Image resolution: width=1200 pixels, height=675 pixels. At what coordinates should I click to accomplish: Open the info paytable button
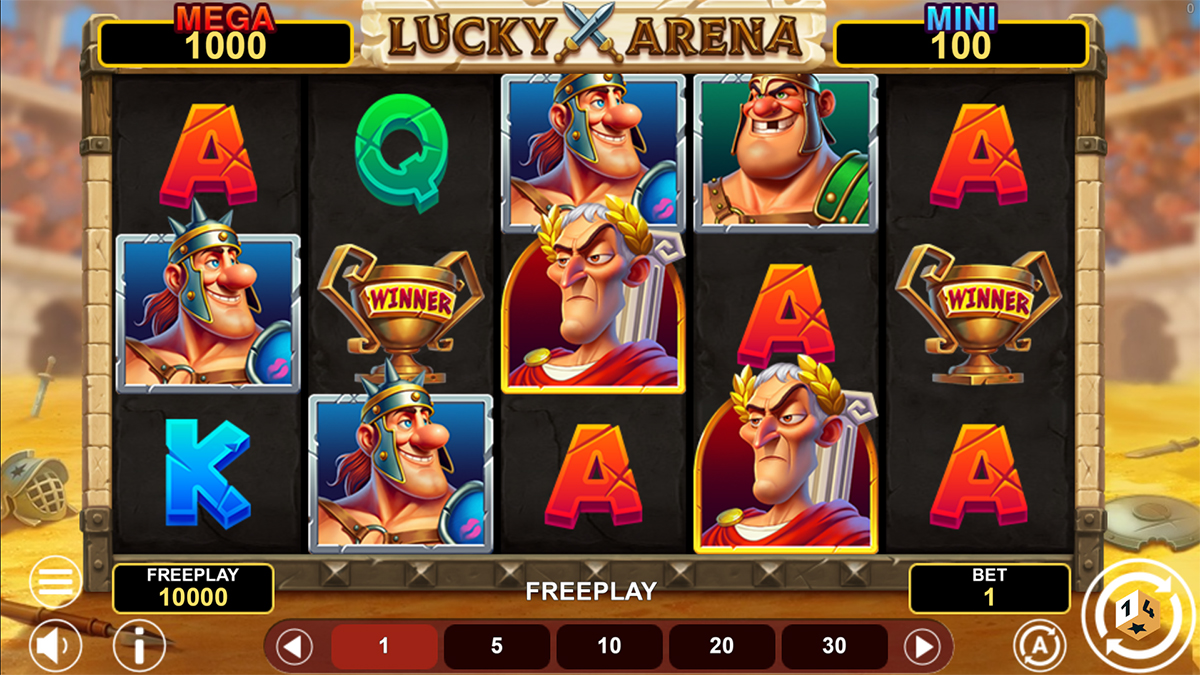pyautogui.click(x=139, y=646)
